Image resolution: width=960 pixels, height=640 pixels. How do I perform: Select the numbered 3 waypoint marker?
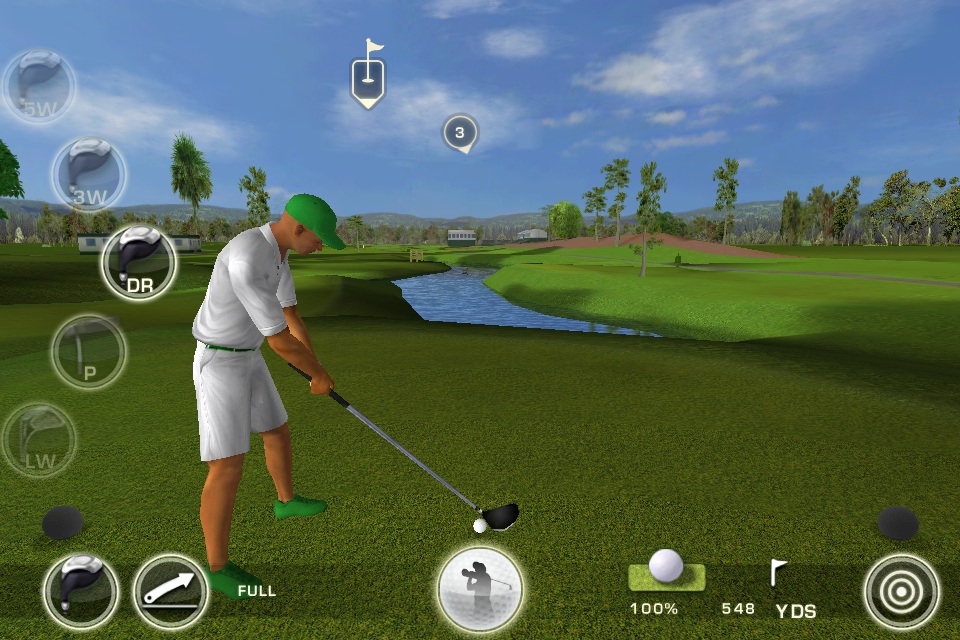point(460,133)
